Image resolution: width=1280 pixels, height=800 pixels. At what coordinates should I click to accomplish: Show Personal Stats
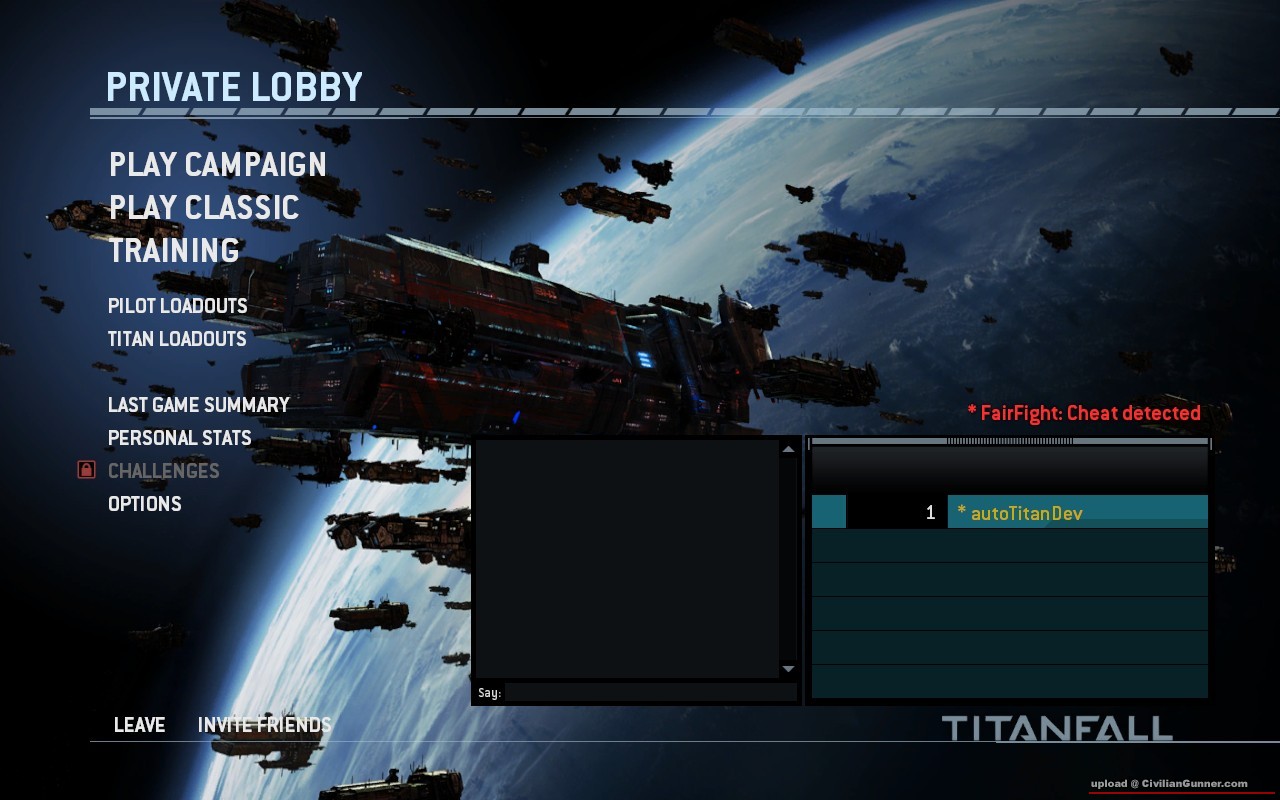pos(179,438)
